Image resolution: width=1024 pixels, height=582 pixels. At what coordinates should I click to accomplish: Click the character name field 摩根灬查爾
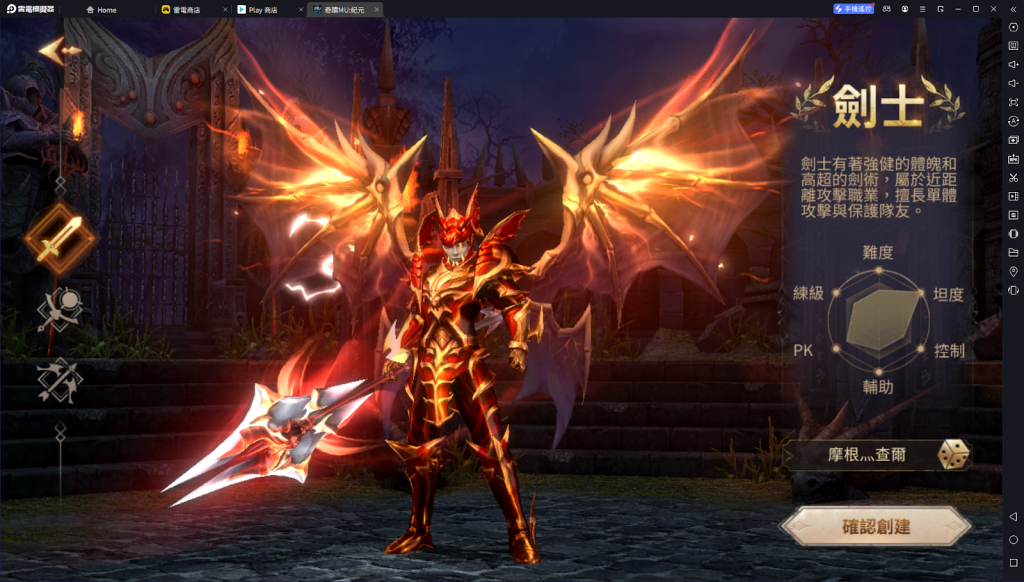866,455
